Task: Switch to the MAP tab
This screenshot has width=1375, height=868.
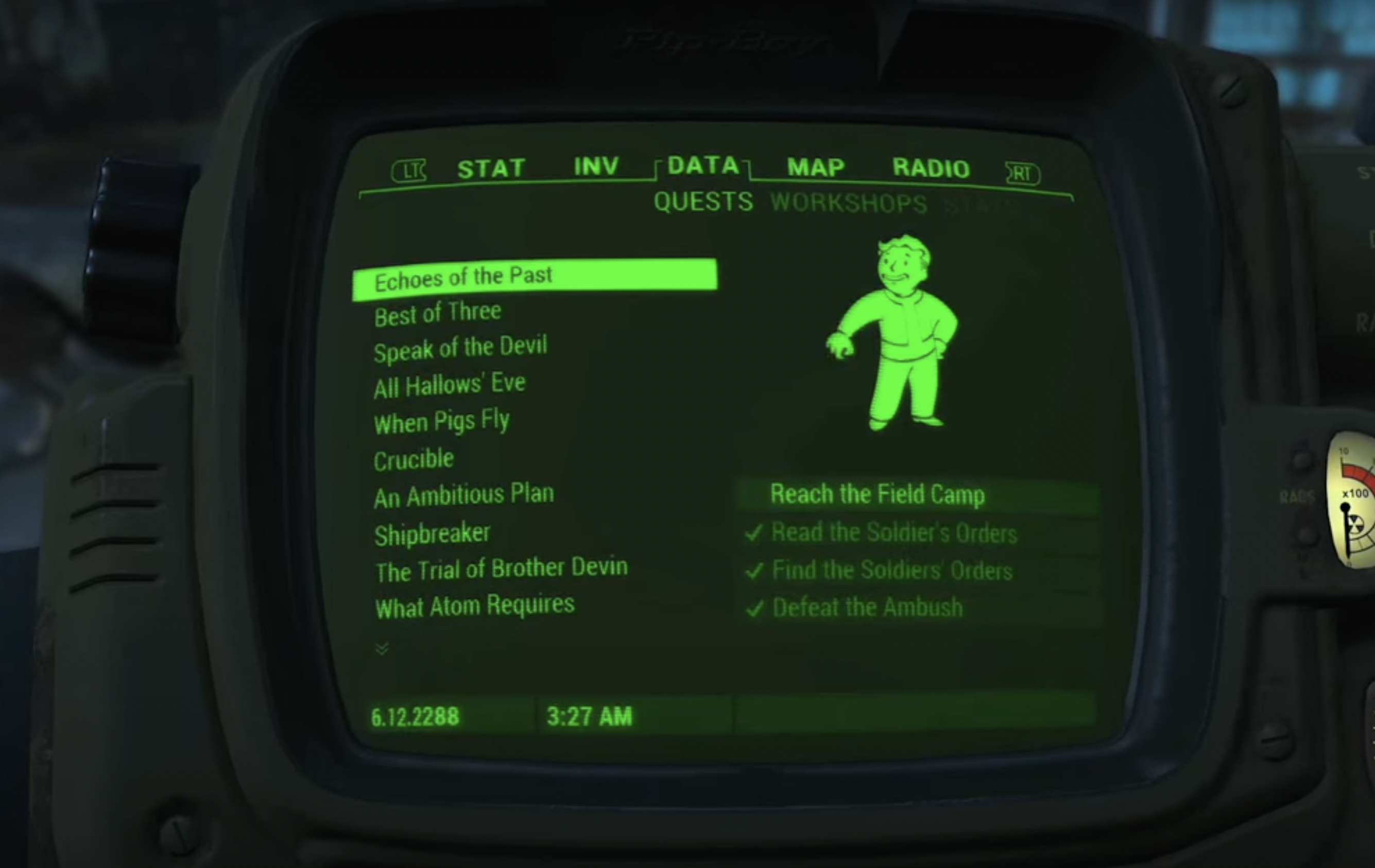Action: (814, 167)
